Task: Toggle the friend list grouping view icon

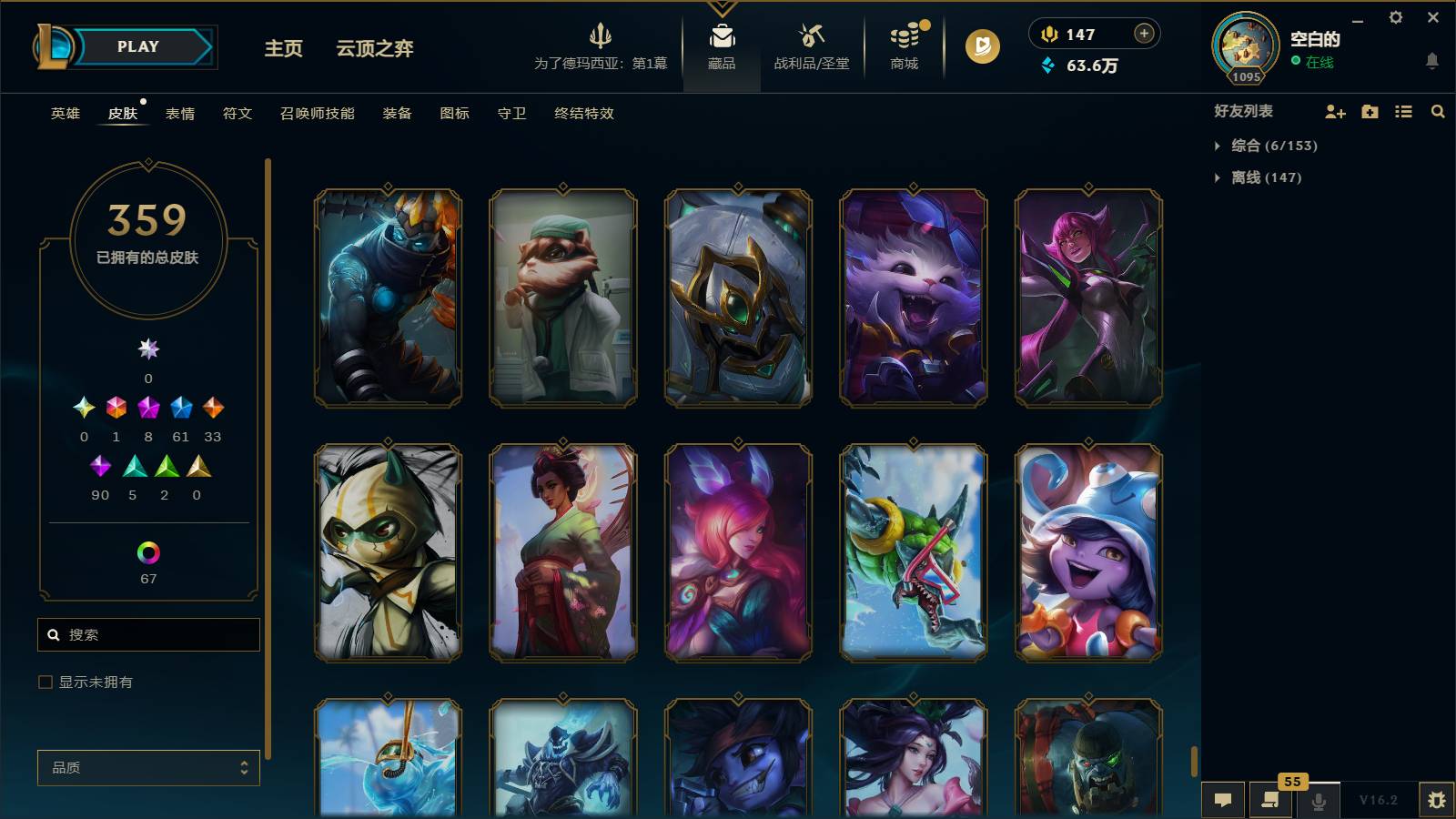Action: pyautogui.click(x=1402, y=112)
